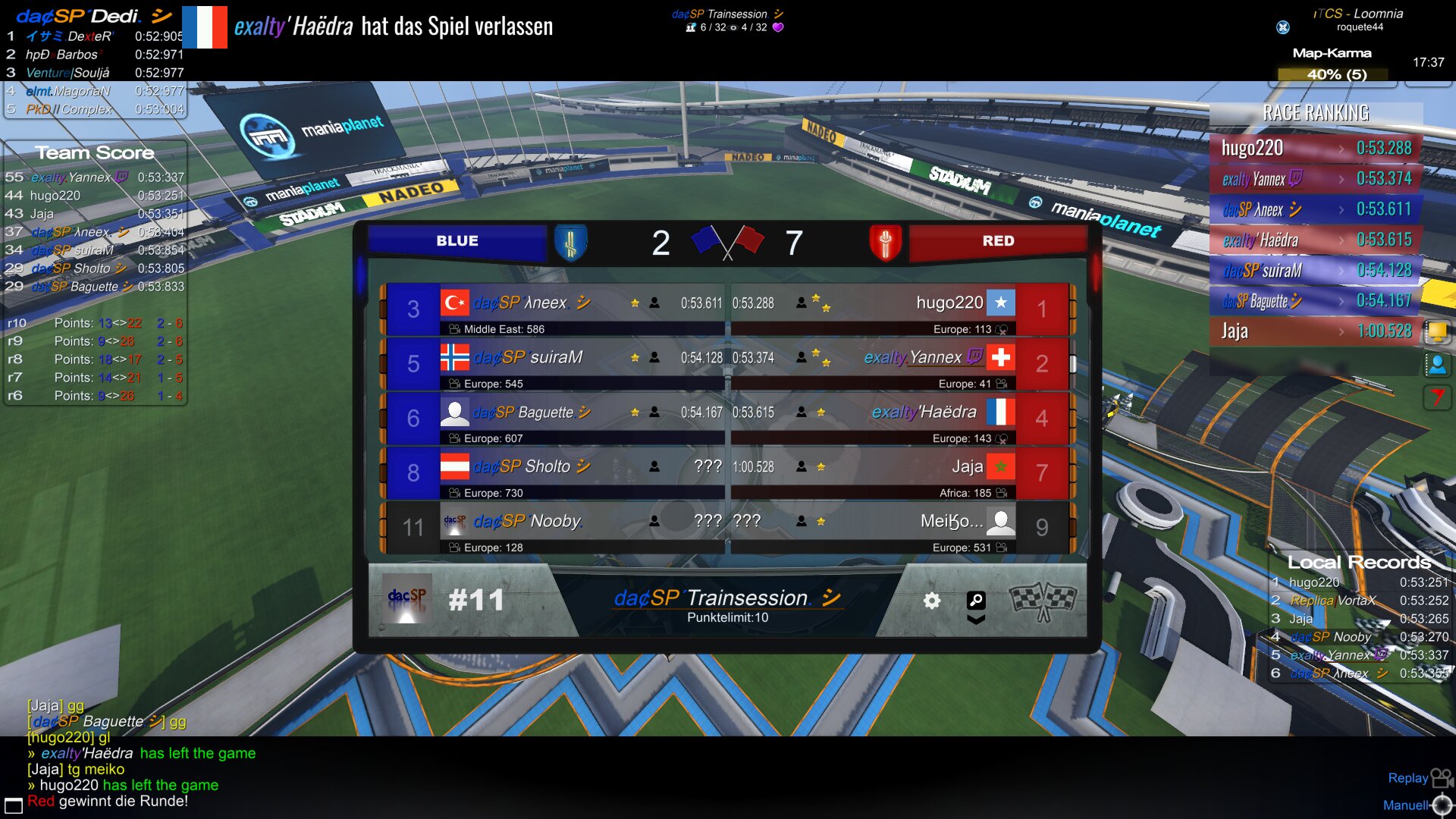Select the RED team header
Image resolution: width=1456 pixels, height=819 pixels.
[x=997, y=241]
